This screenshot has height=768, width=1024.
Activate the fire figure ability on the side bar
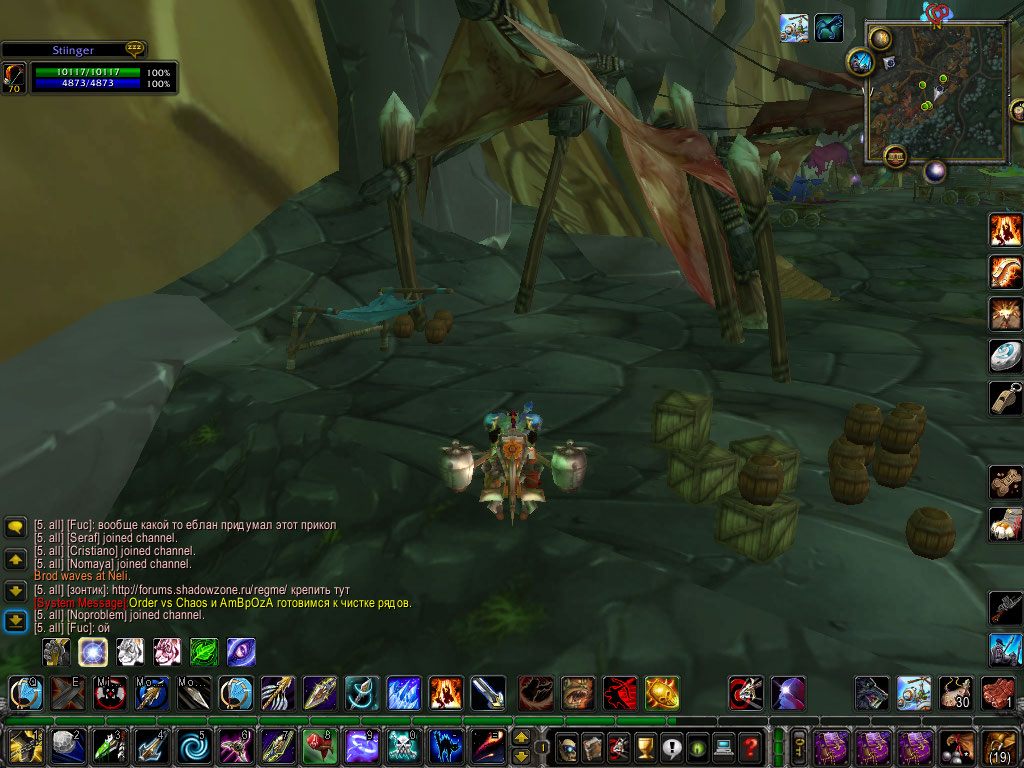pyautogui.click(x=1004, y=229)
